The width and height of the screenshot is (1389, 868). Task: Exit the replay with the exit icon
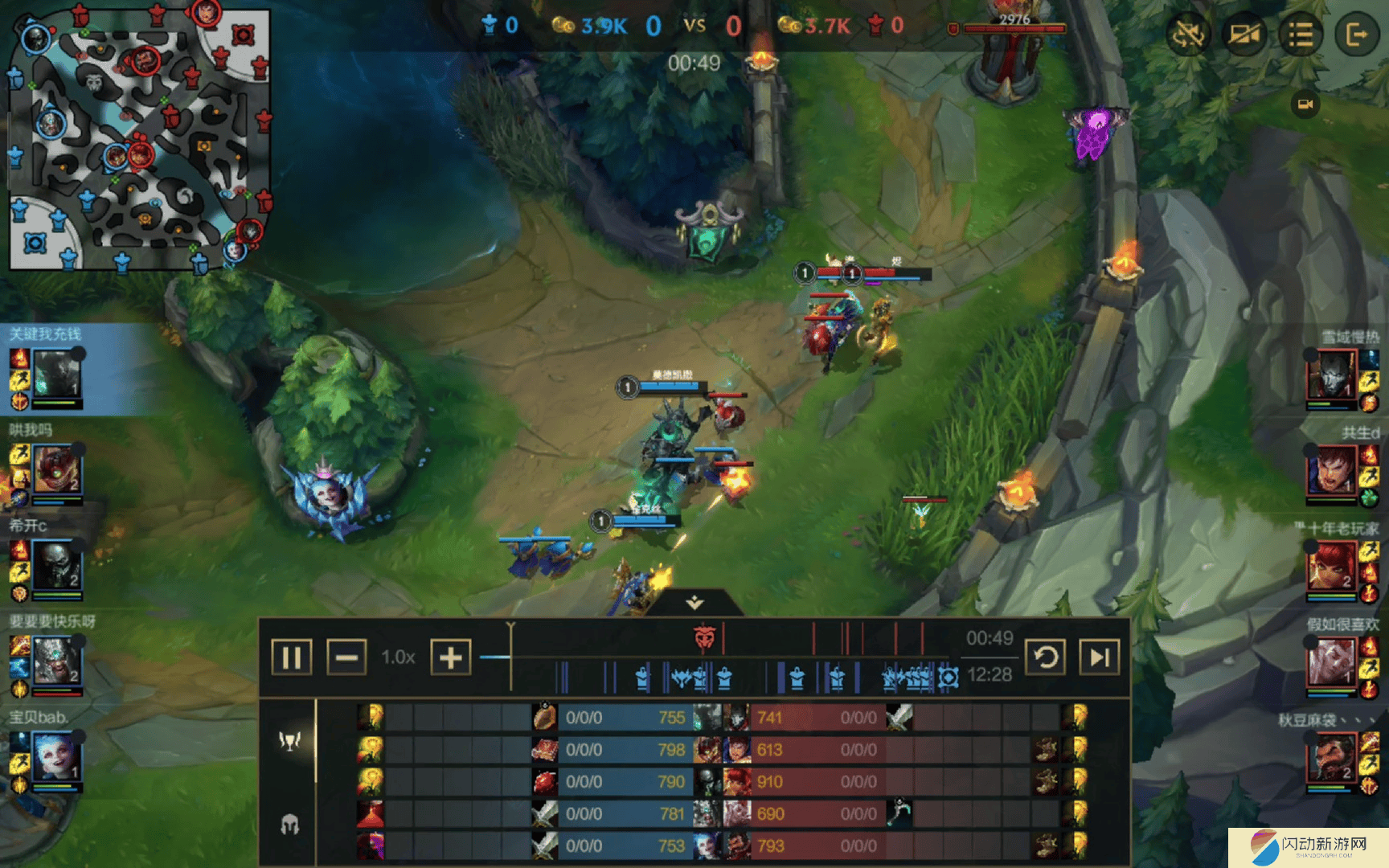(1356, 35)
